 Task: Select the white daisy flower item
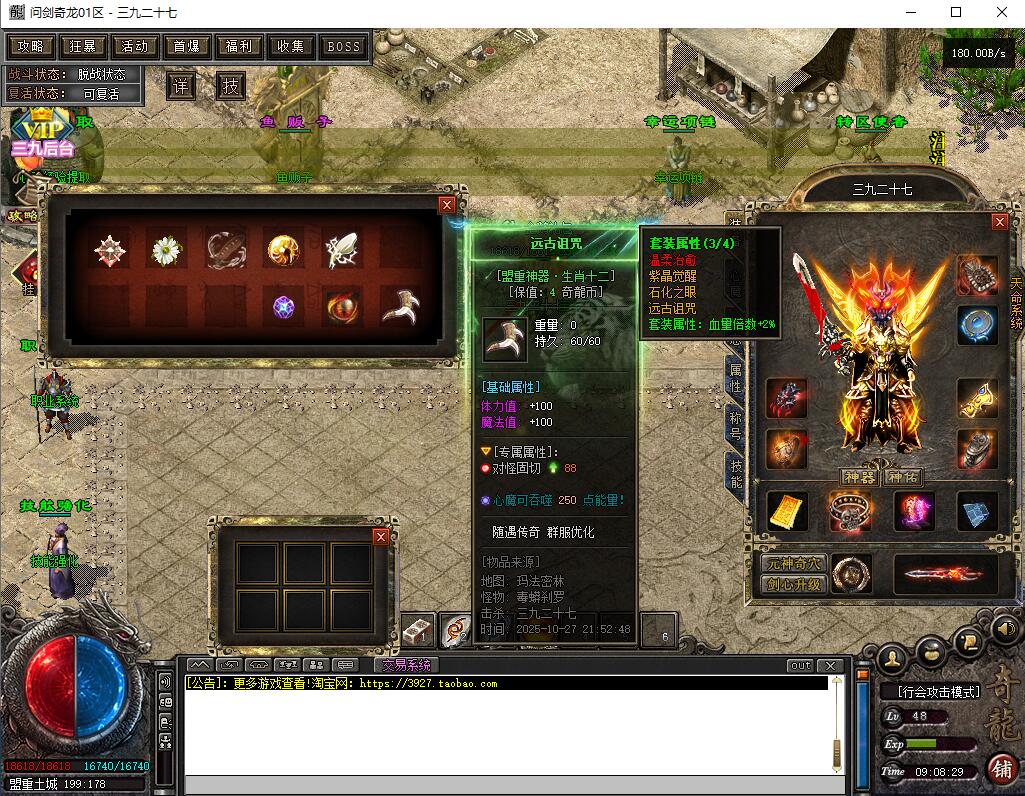tap(165, 250)
